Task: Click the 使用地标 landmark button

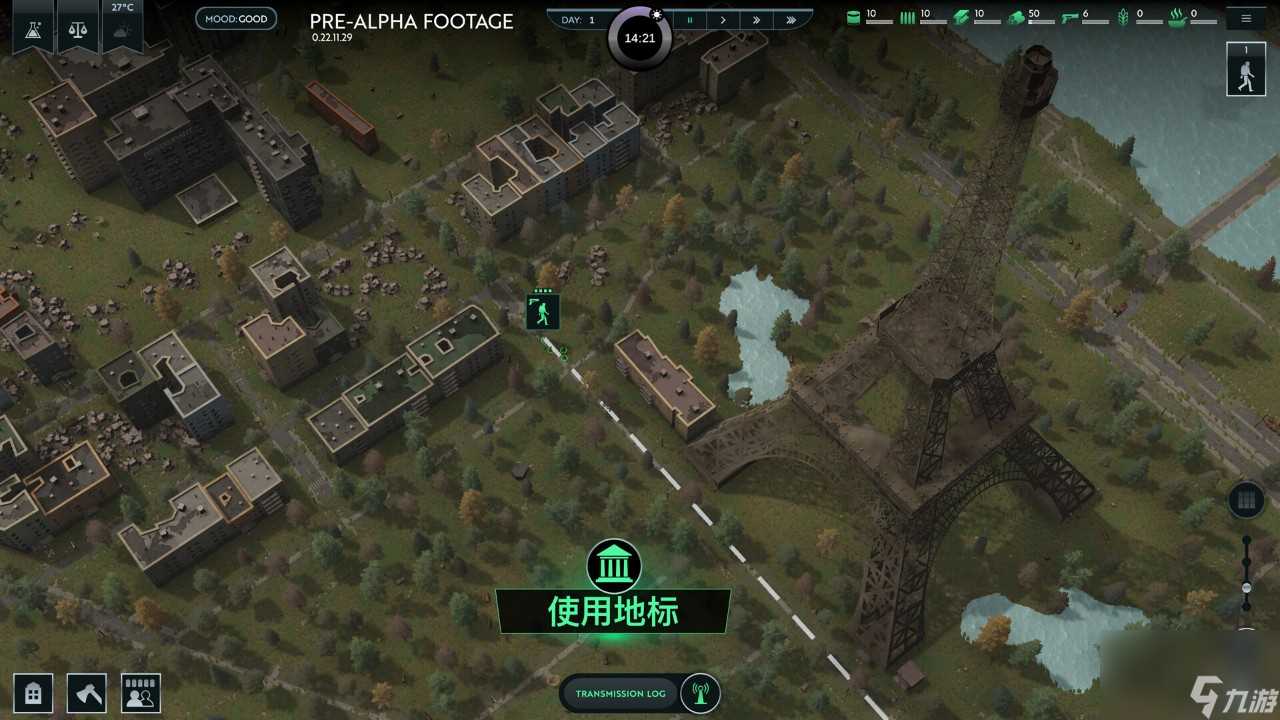Action: (612, 609)
